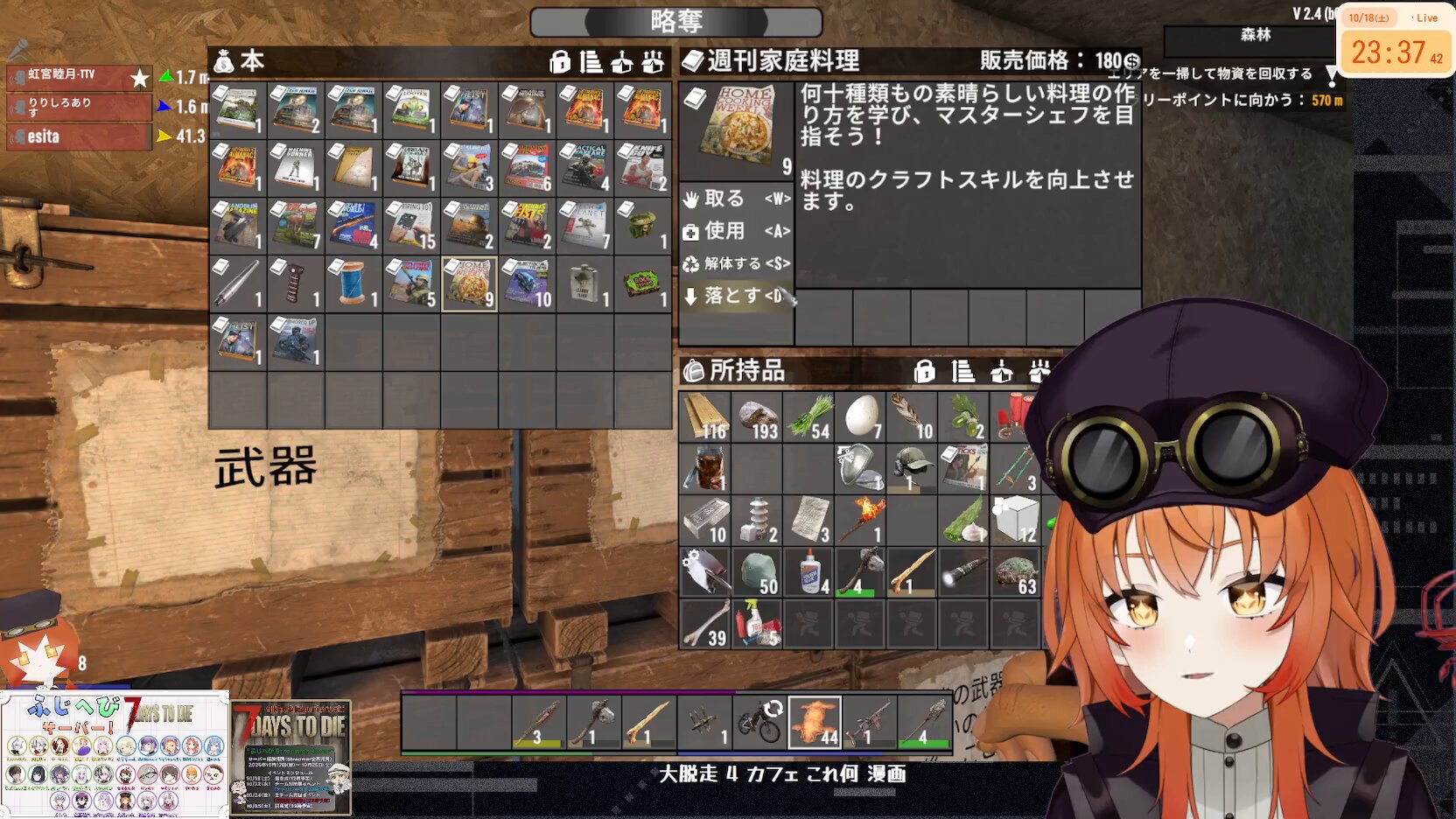Image resolution: width=1456 pixels, height=819 pixels.
Task: Click the lock icon on the 所持品 panel
Action: coord(927,371)
